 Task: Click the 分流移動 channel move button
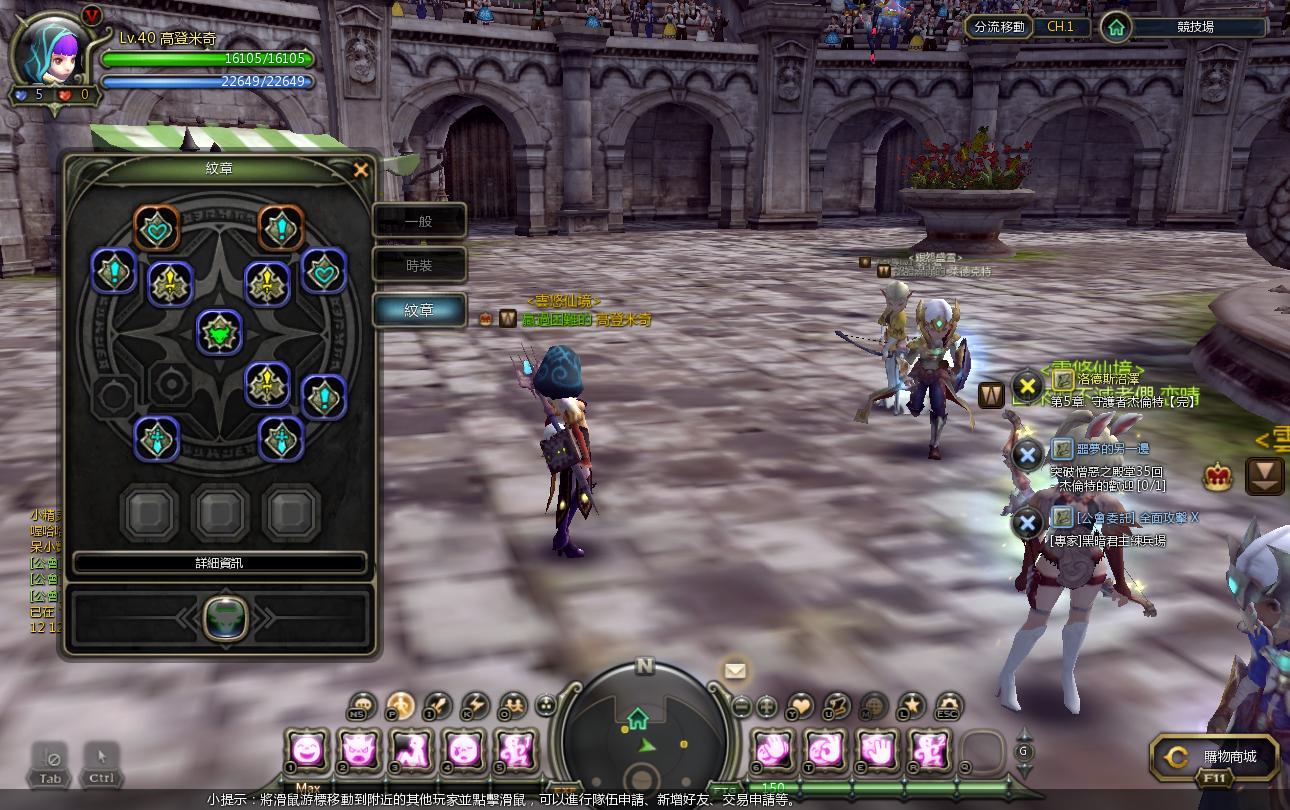coord(999,27)
